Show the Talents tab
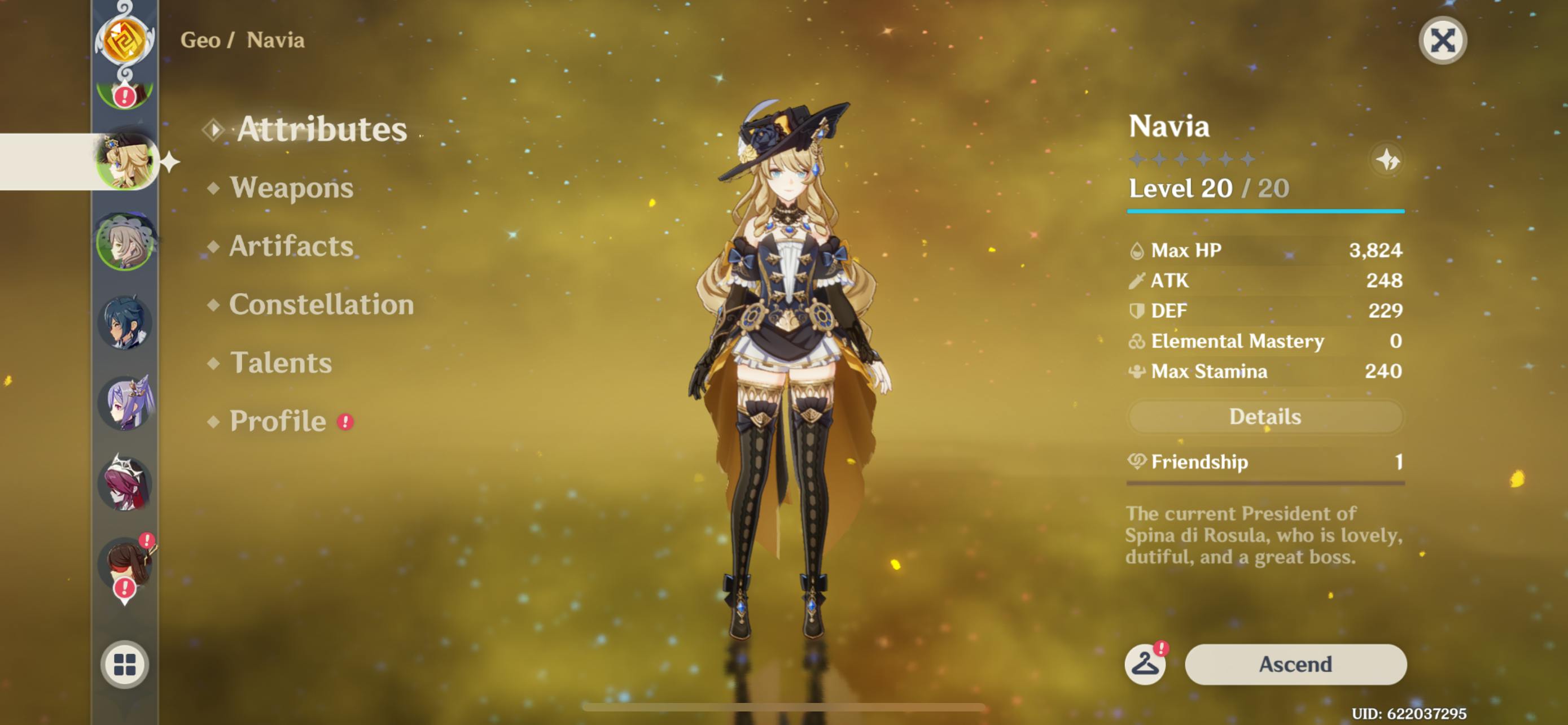 [281, 363]
